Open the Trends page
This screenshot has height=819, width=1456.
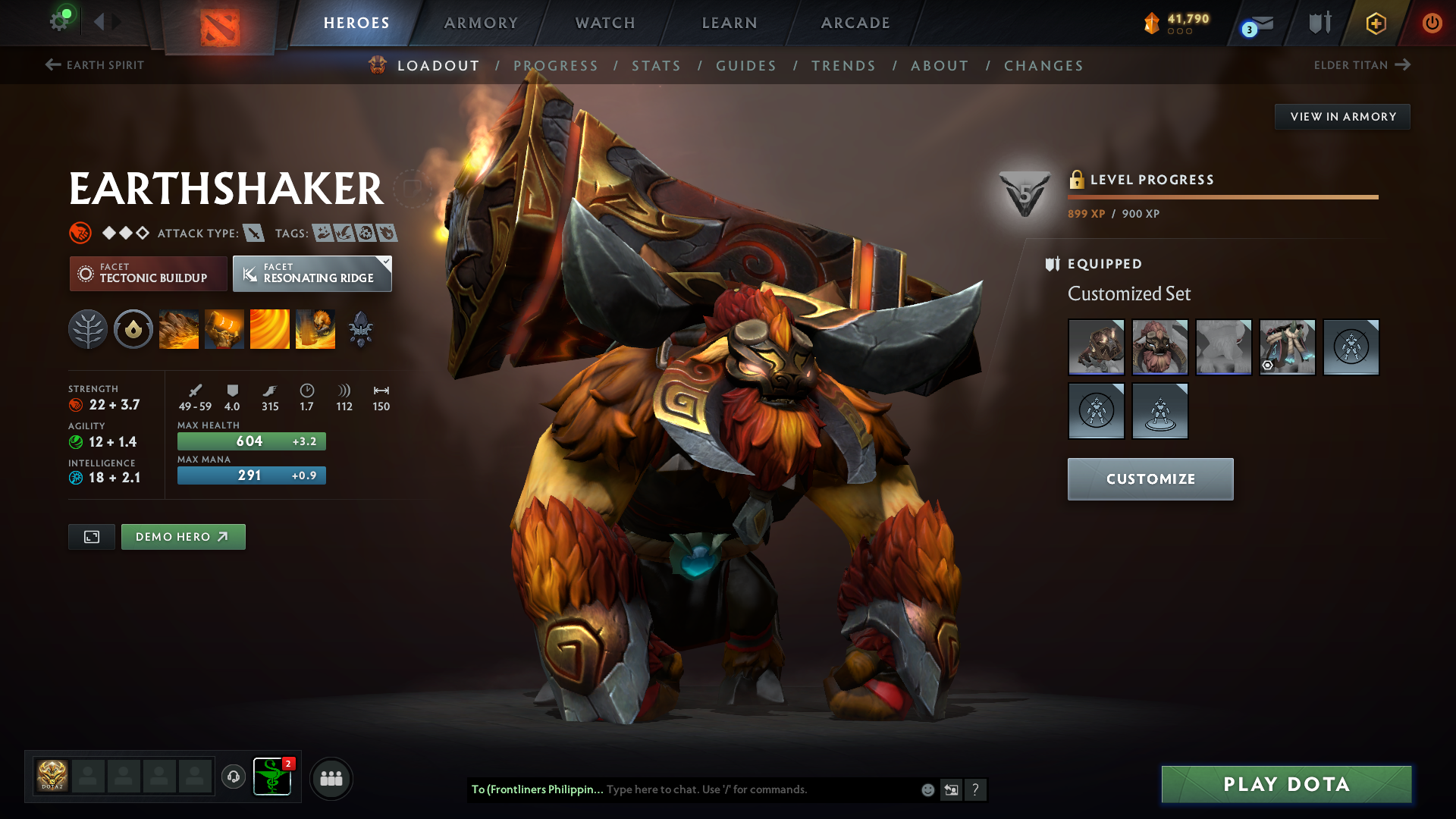[843, 66]
